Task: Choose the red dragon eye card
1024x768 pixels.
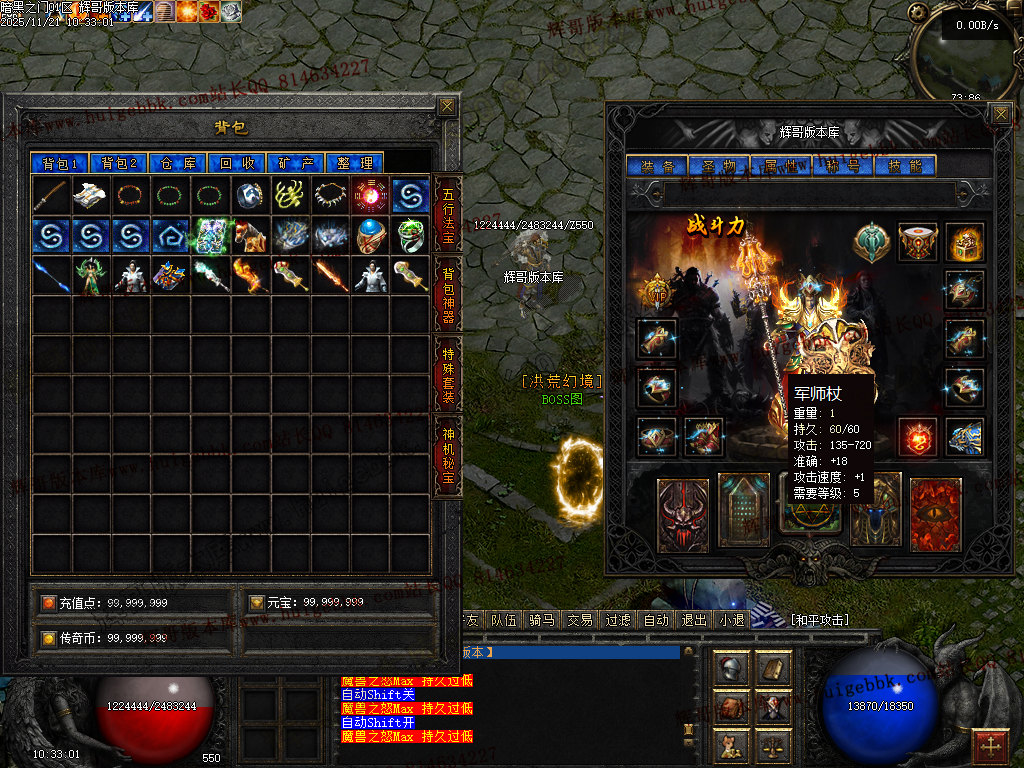Action: (x=935, y=515)
